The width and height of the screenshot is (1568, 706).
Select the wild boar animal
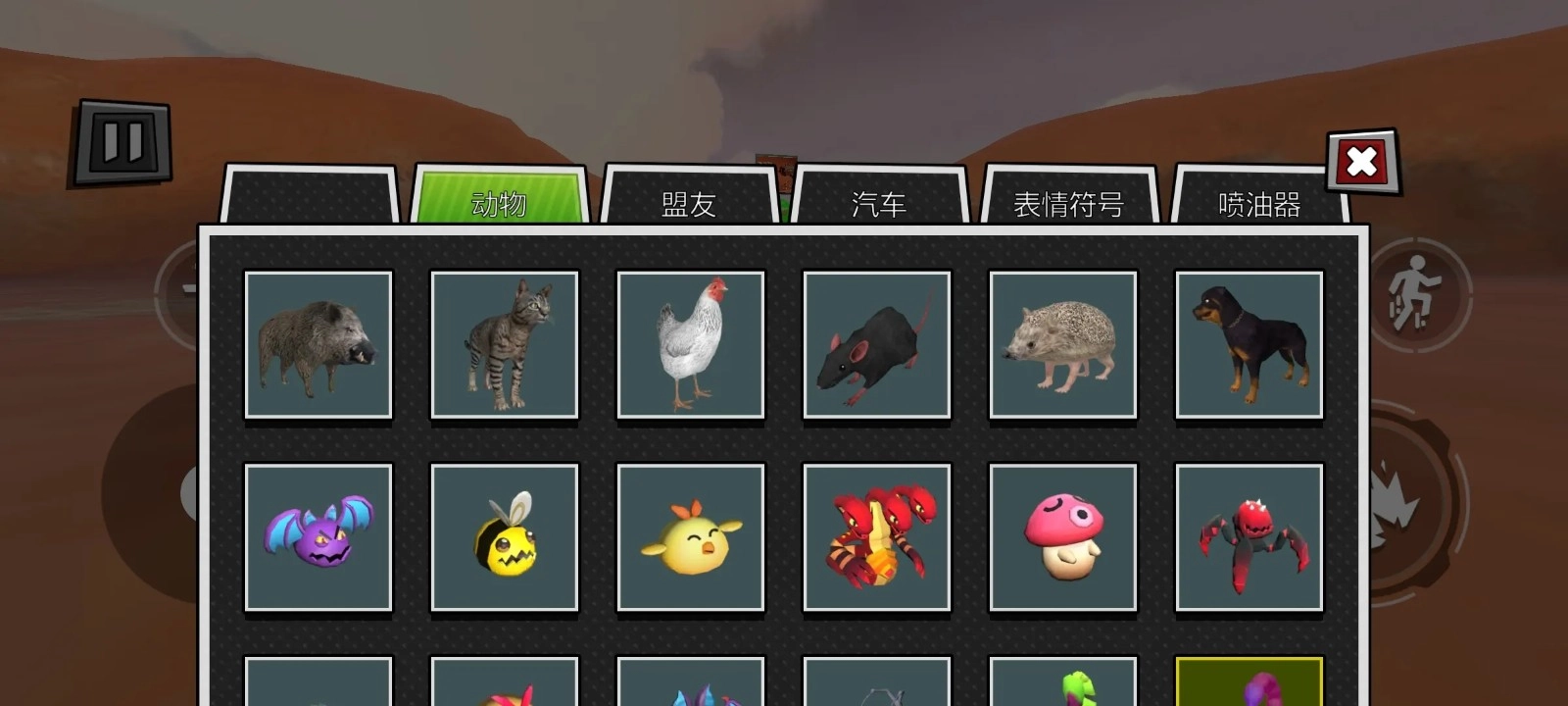pos(317,345)
